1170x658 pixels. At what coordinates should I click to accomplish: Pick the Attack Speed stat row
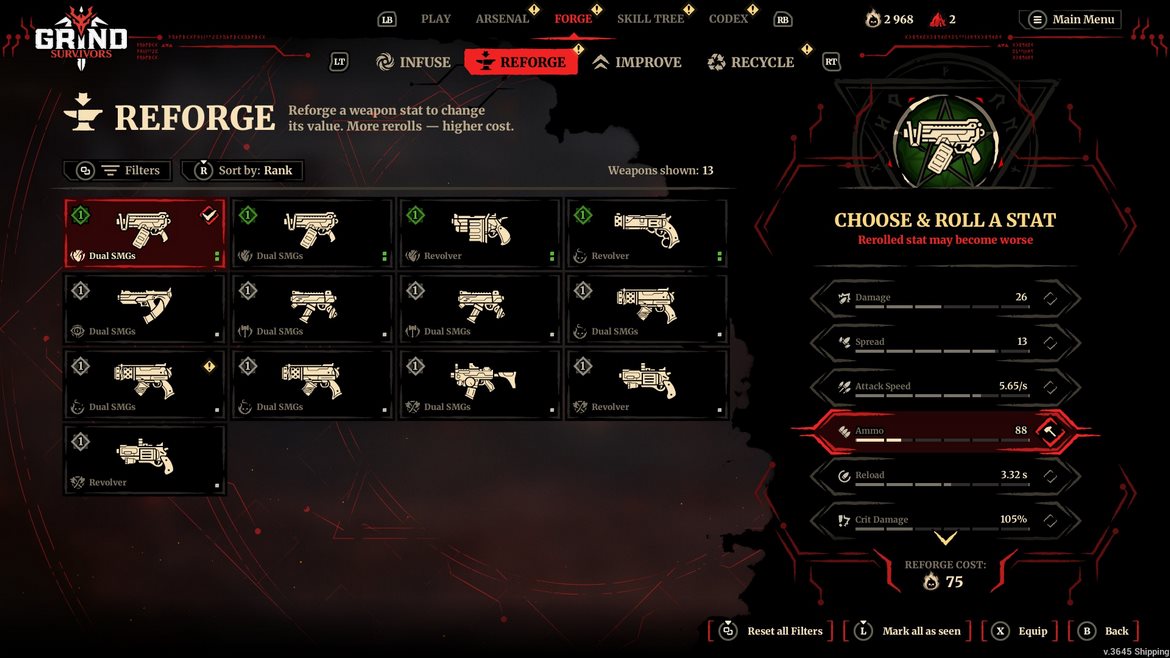coord(944,387)
